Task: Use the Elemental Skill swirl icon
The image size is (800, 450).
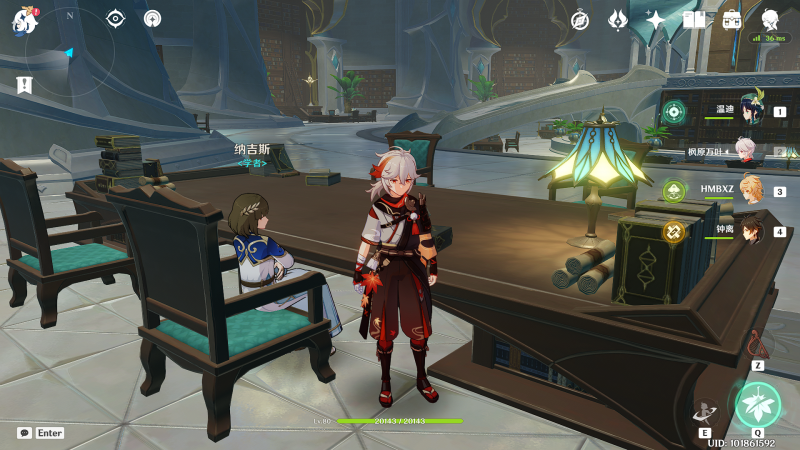Action: [704, 411]
